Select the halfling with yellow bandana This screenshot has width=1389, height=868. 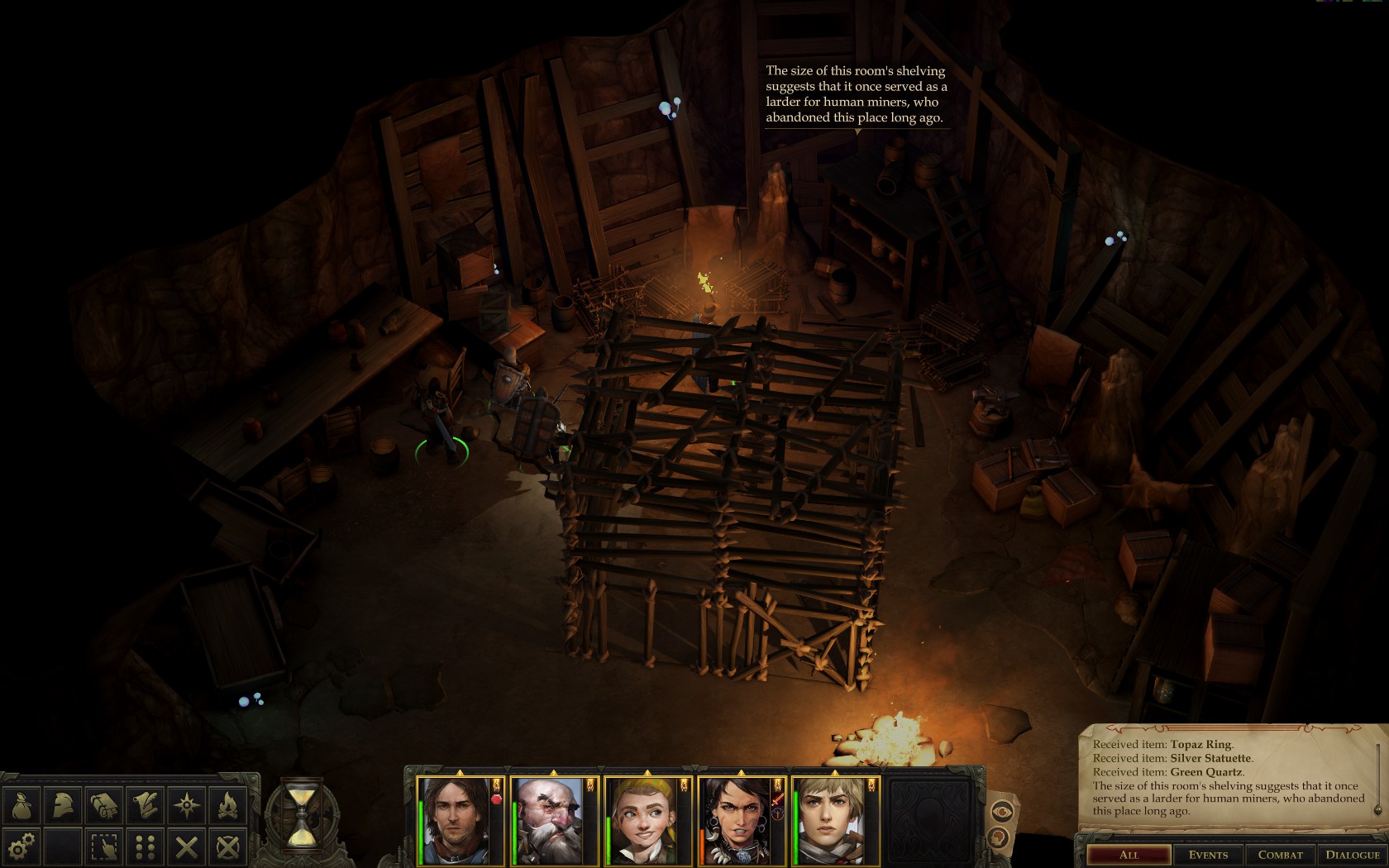pyautogui.click(x=645, y=822)
